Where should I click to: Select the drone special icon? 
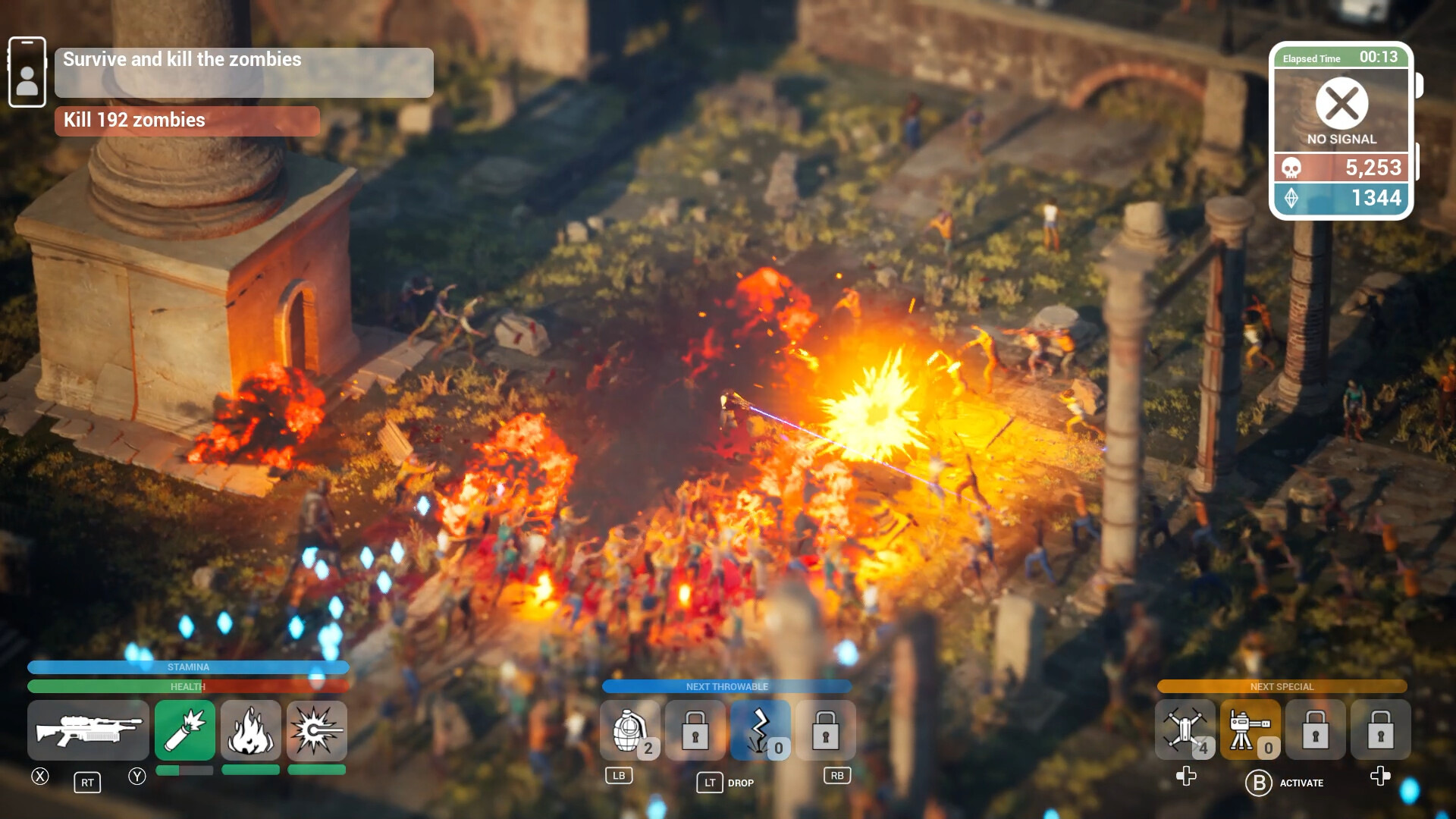pyautogui.click(x=1186, y=730)
